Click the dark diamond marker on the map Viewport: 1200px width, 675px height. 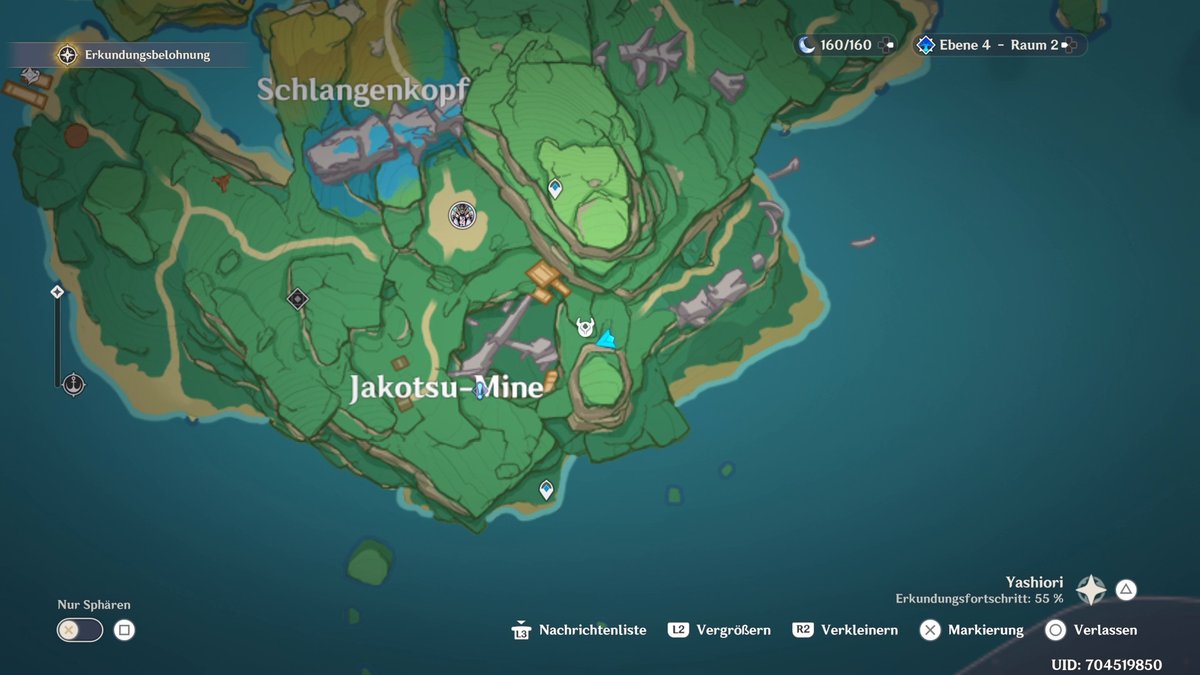(297, 299)
